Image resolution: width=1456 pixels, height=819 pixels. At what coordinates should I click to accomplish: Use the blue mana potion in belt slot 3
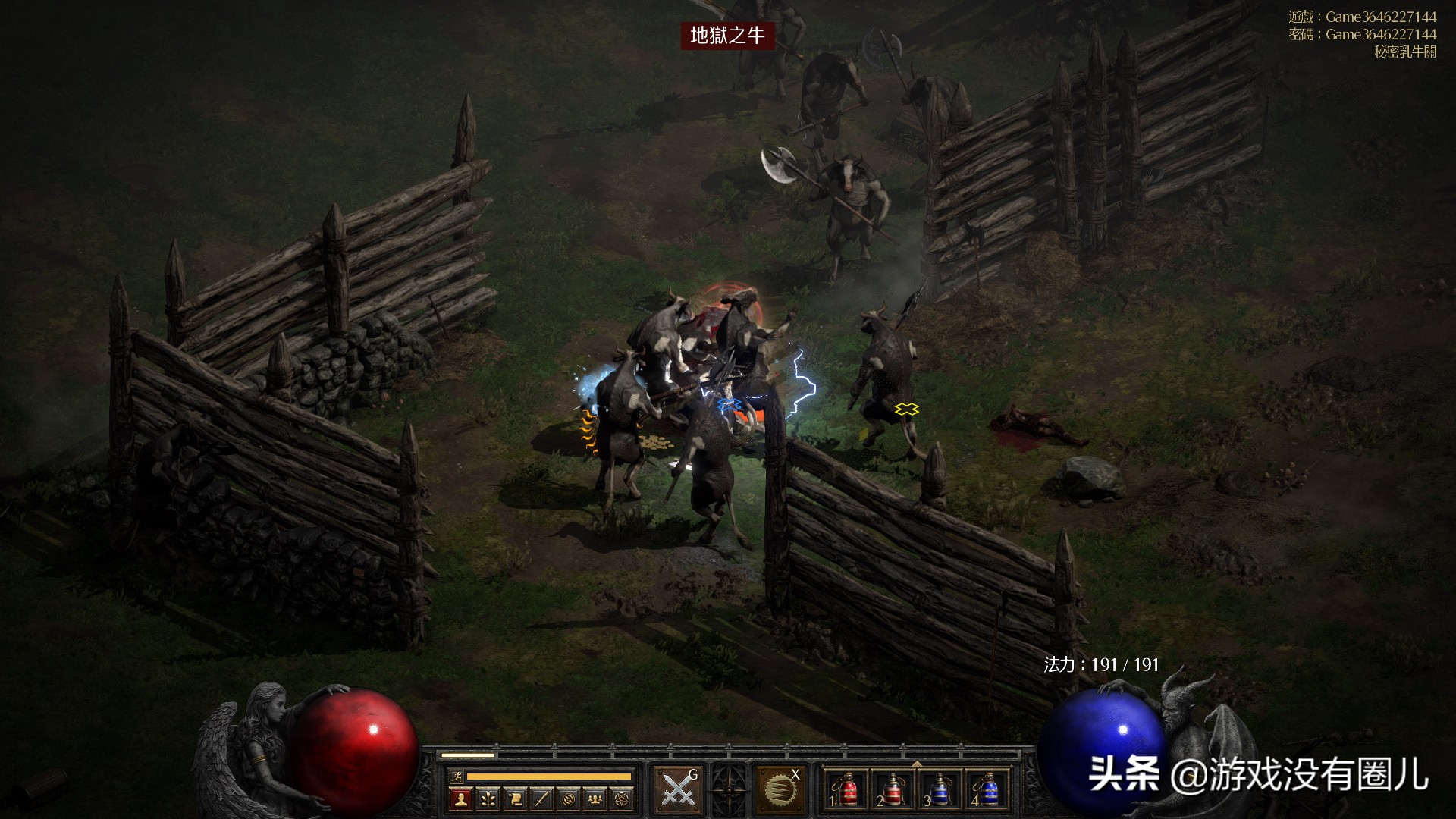click(940, 789)
